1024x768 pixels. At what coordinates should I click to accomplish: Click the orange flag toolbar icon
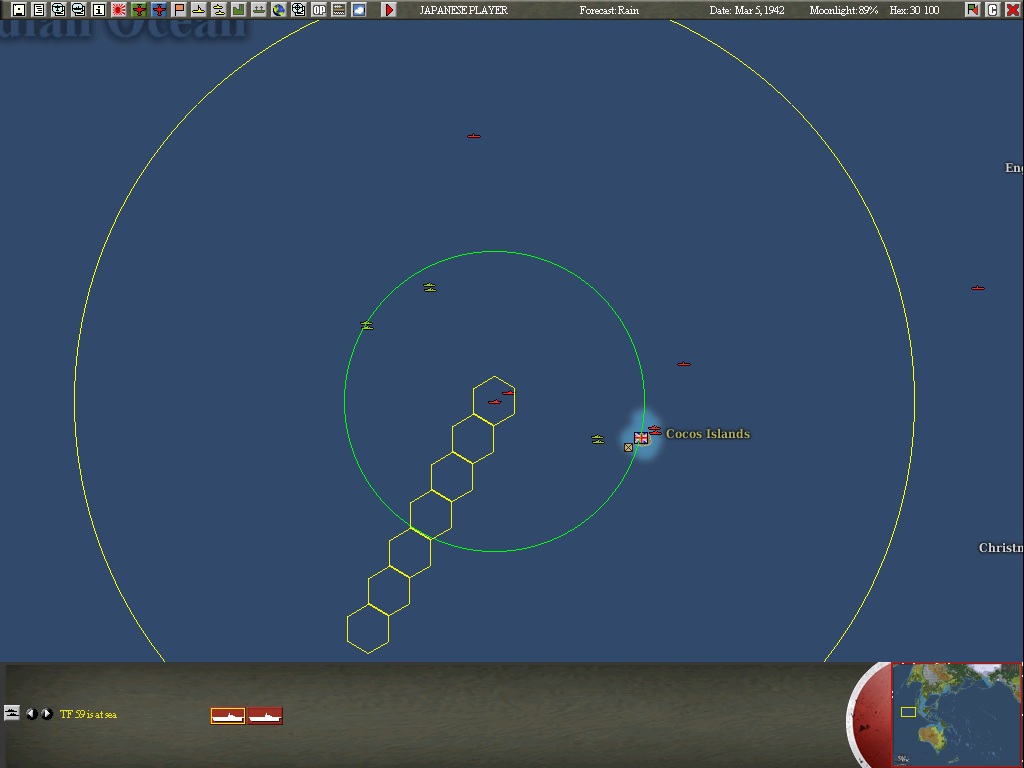pos(179,10)
